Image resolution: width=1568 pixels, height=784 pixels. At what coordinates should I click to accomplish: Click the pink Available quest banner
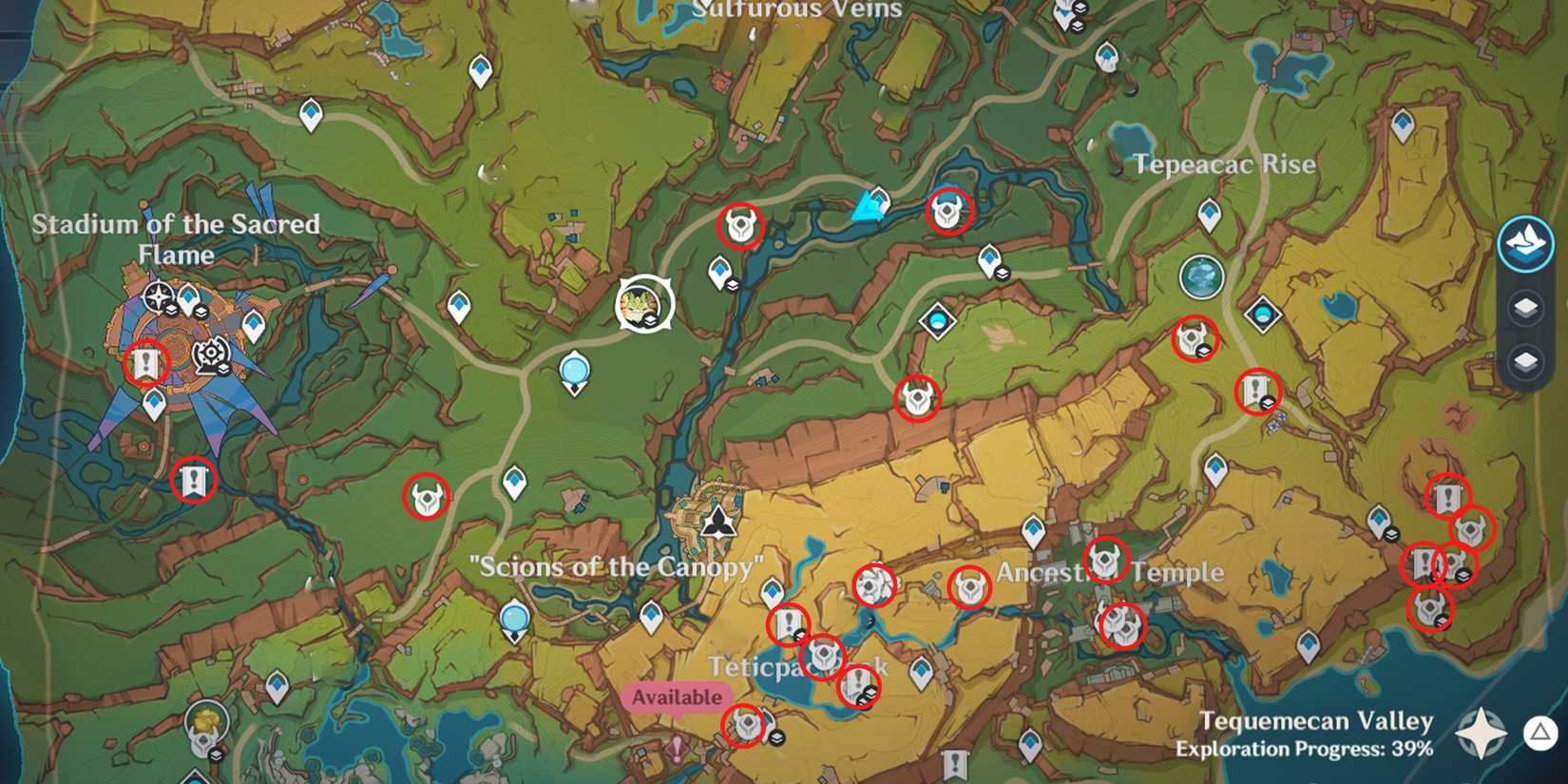pyautogui.click(x=676, y=696)
